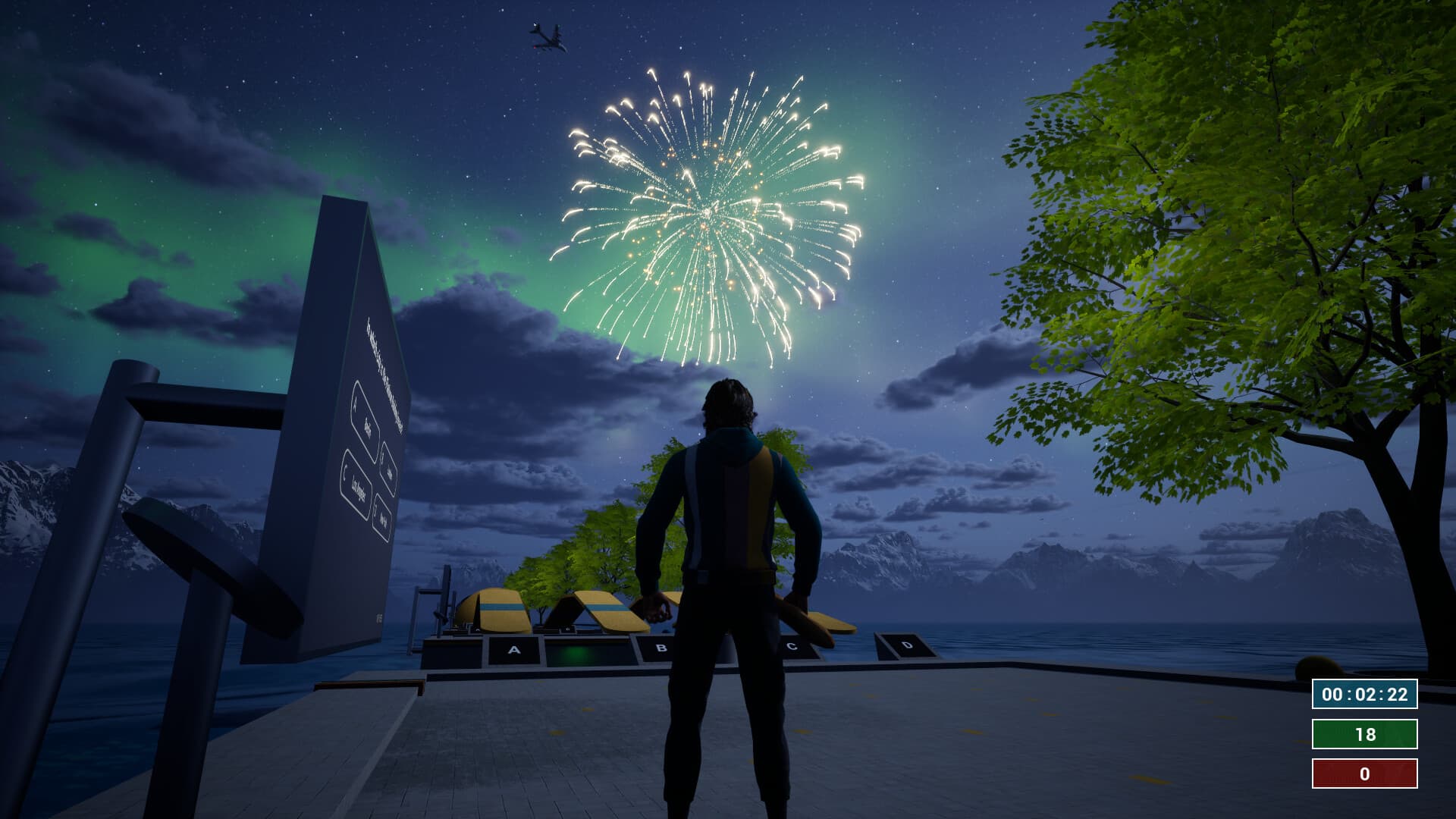Click the letter C answer pad marker
Viewport: 1456px width, 819px height.
pos(791,645)
